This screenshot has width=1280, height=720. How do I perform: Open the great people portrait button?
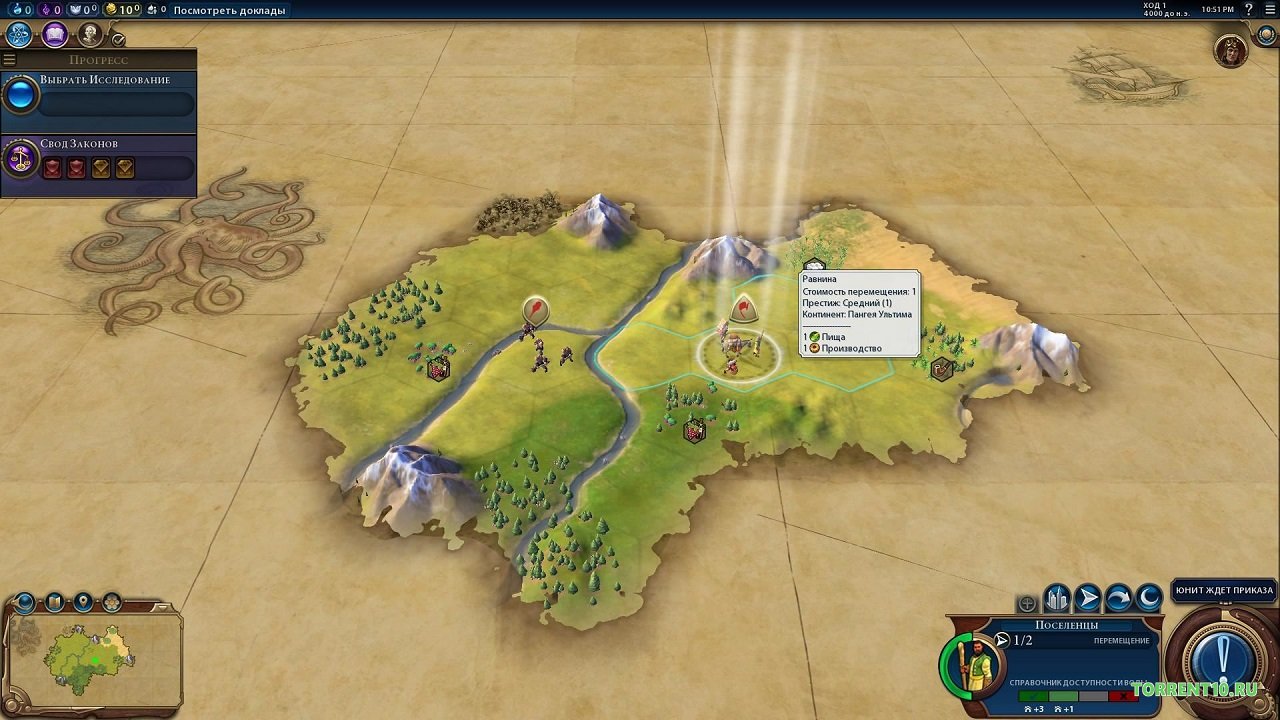point(90,35)
